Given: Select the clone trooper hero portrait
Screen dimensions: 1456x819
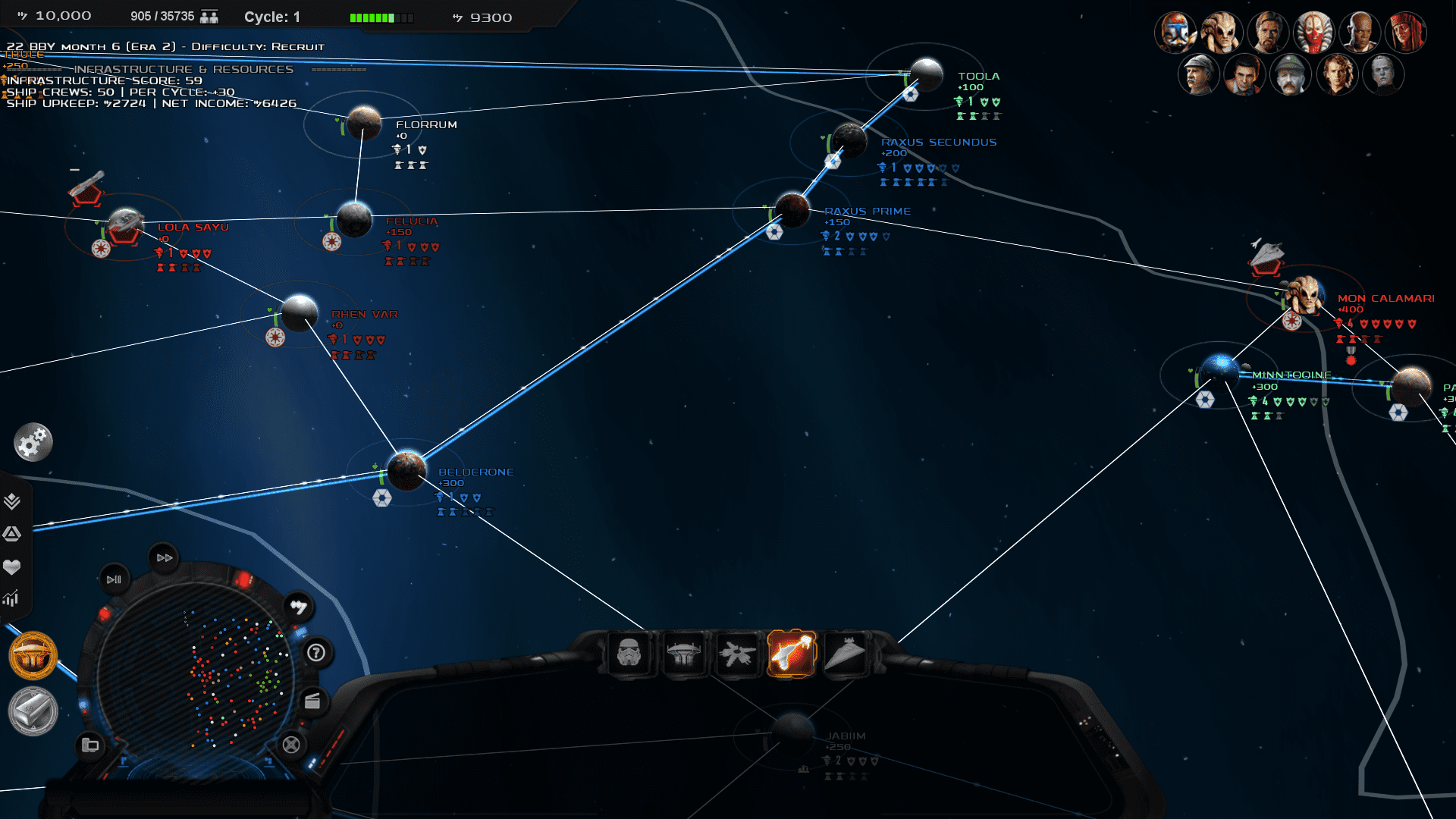Looking at the screenshot, I should [x=1175, y=33].
